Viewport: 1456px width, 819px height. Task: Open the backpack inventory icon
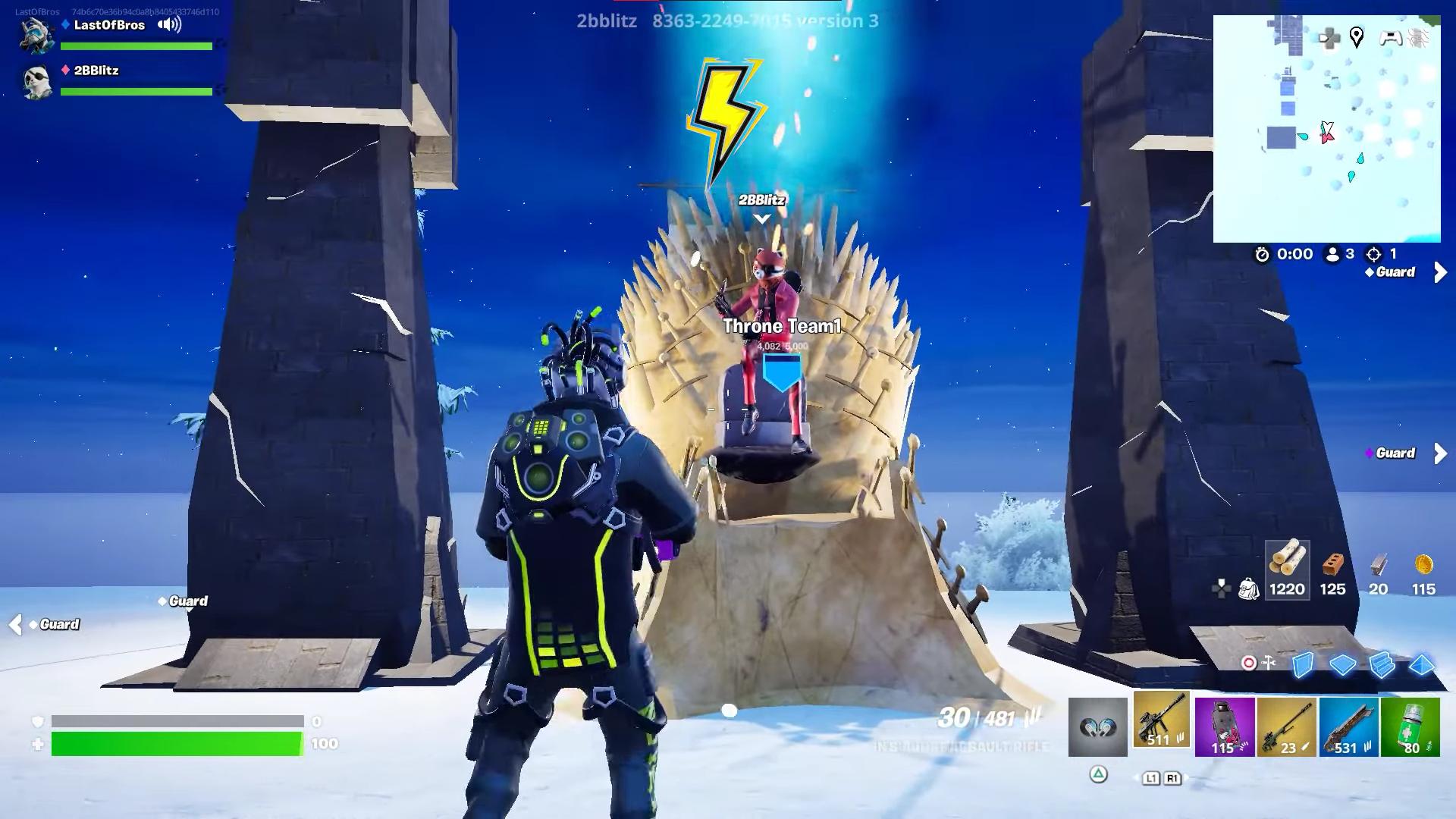click(x=1248, y=588)
